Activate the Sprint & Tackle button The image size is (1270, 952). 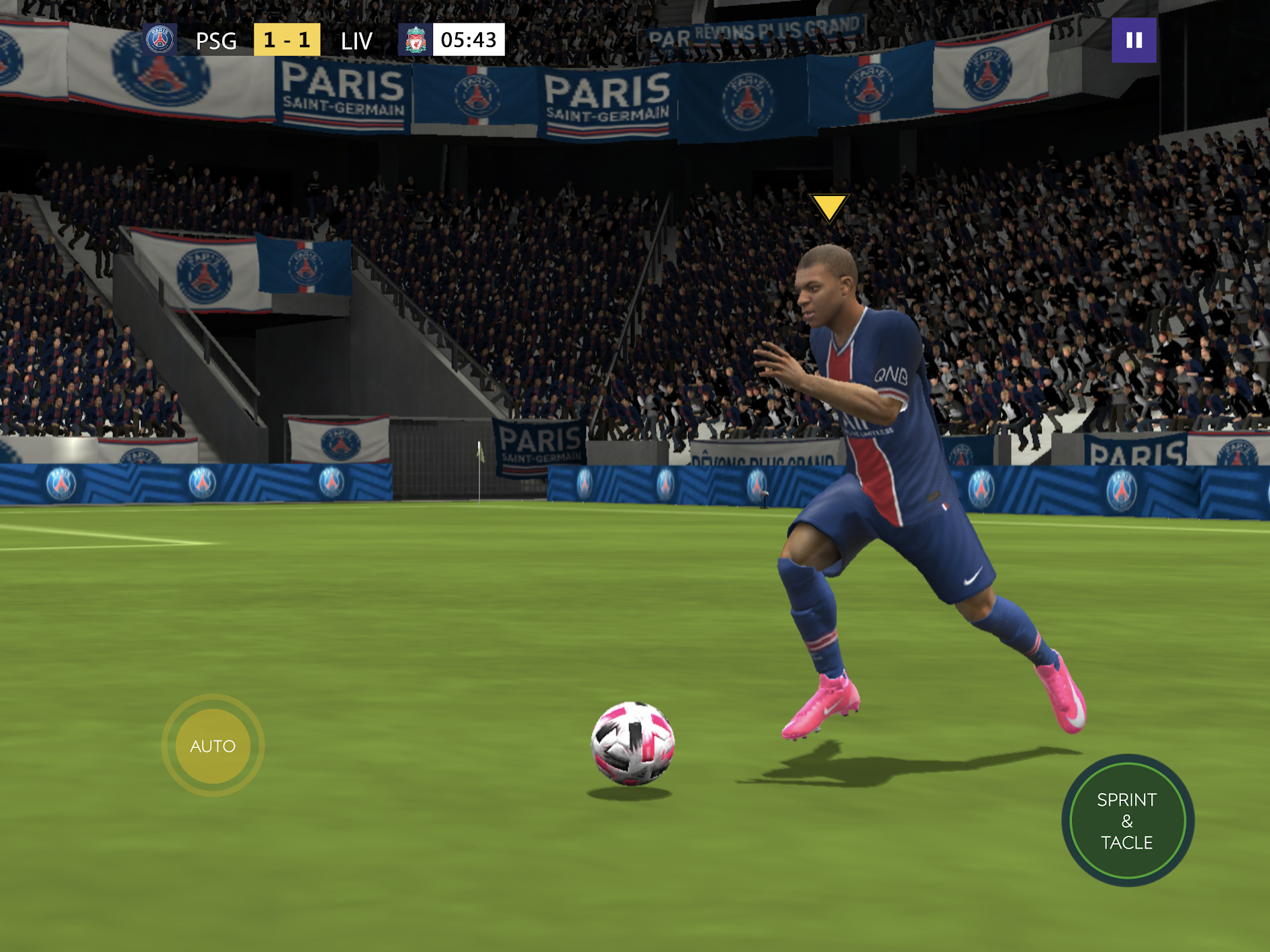coord(1127,820)
